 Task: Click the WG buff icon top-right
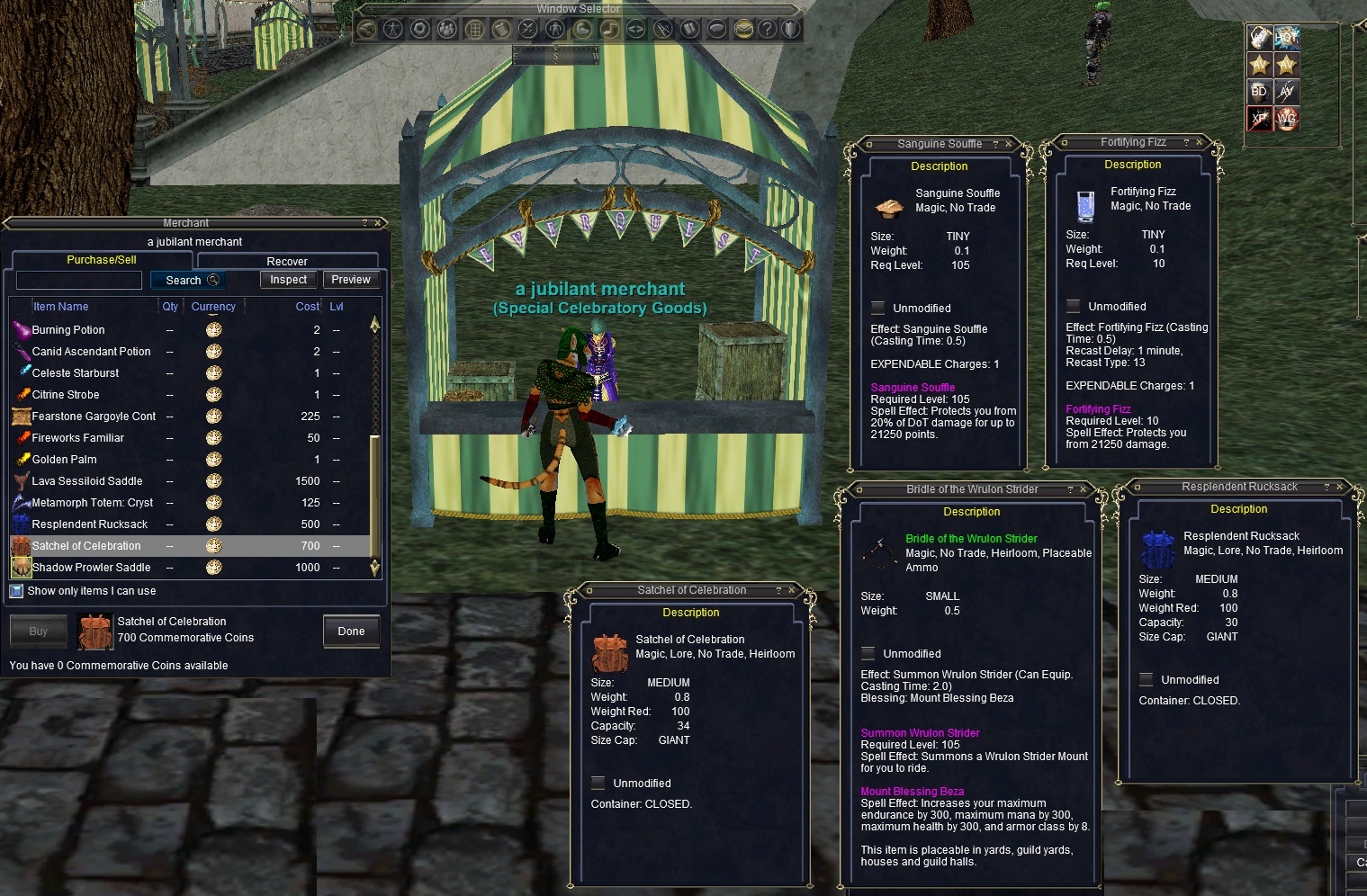click(1288, 117)
